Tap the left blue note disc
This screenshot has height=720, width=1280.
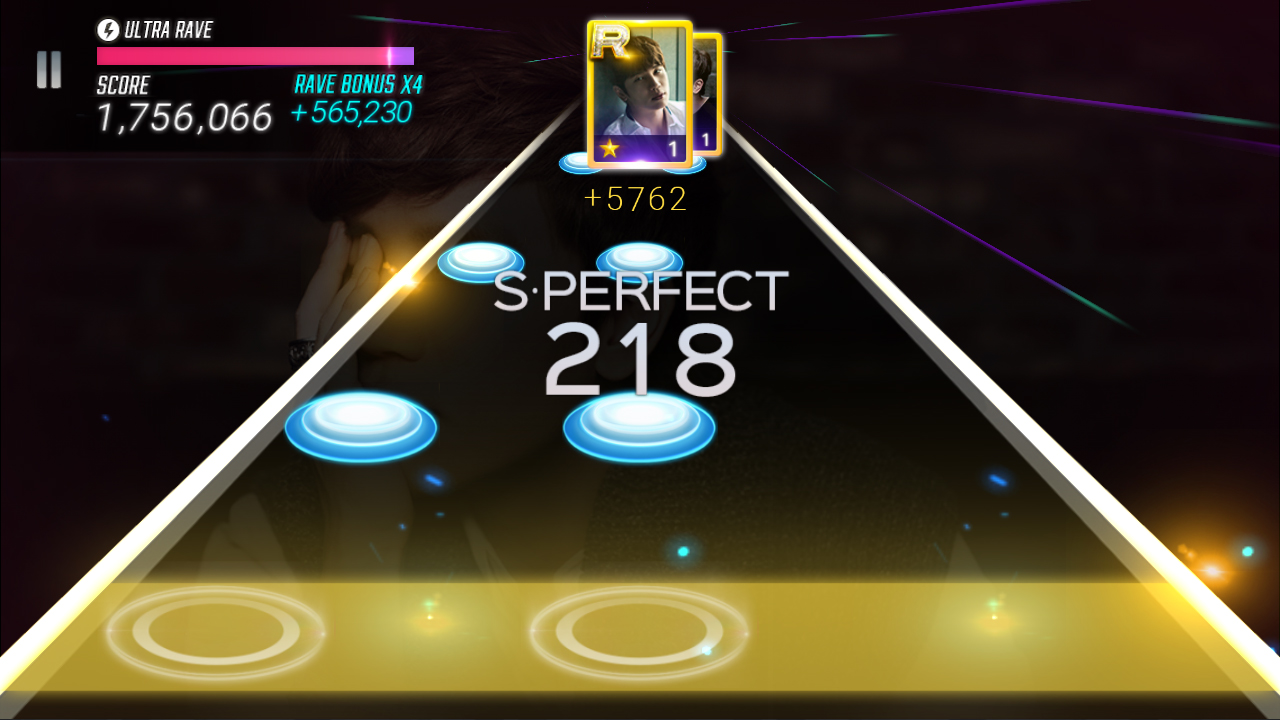(x=361, y=427)
